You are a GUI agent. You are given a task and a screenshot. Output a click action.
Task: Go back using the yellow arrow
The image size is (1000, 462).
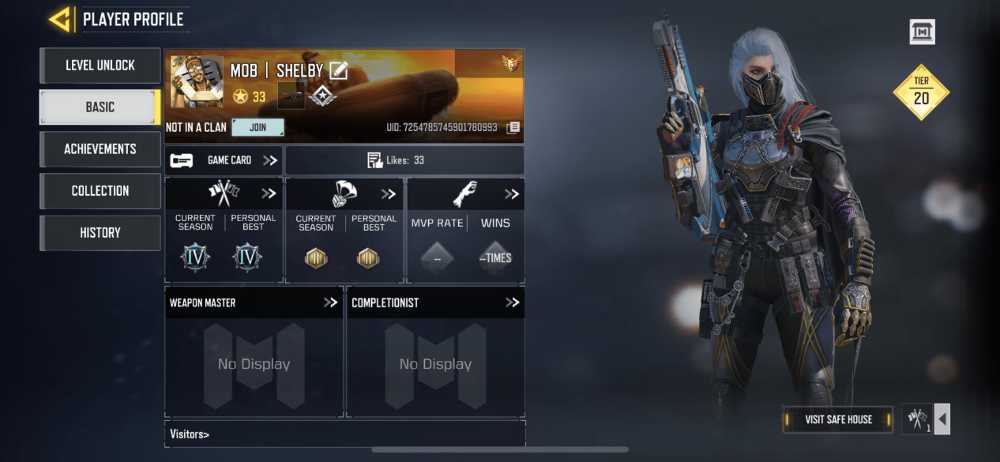coord(61,19)
